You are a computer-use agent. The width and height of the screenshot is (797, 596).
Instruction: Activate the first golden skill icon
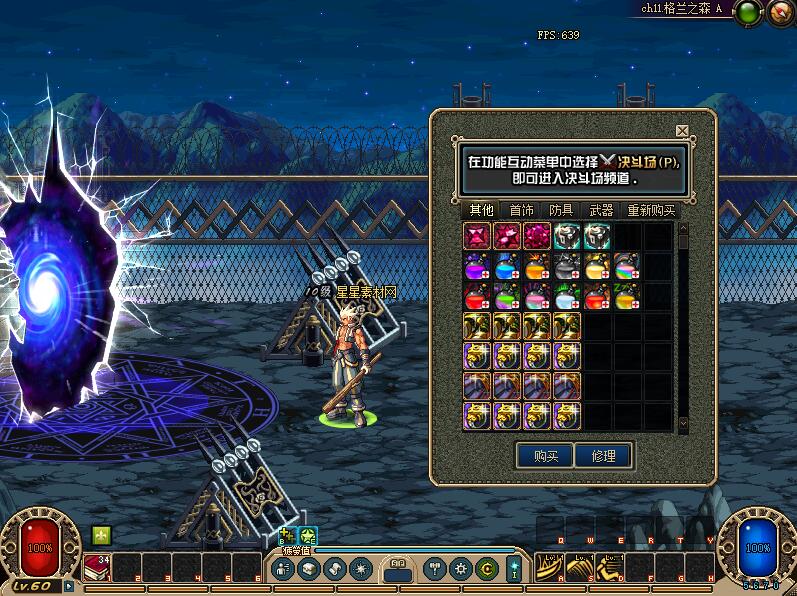tap(550, 568)
